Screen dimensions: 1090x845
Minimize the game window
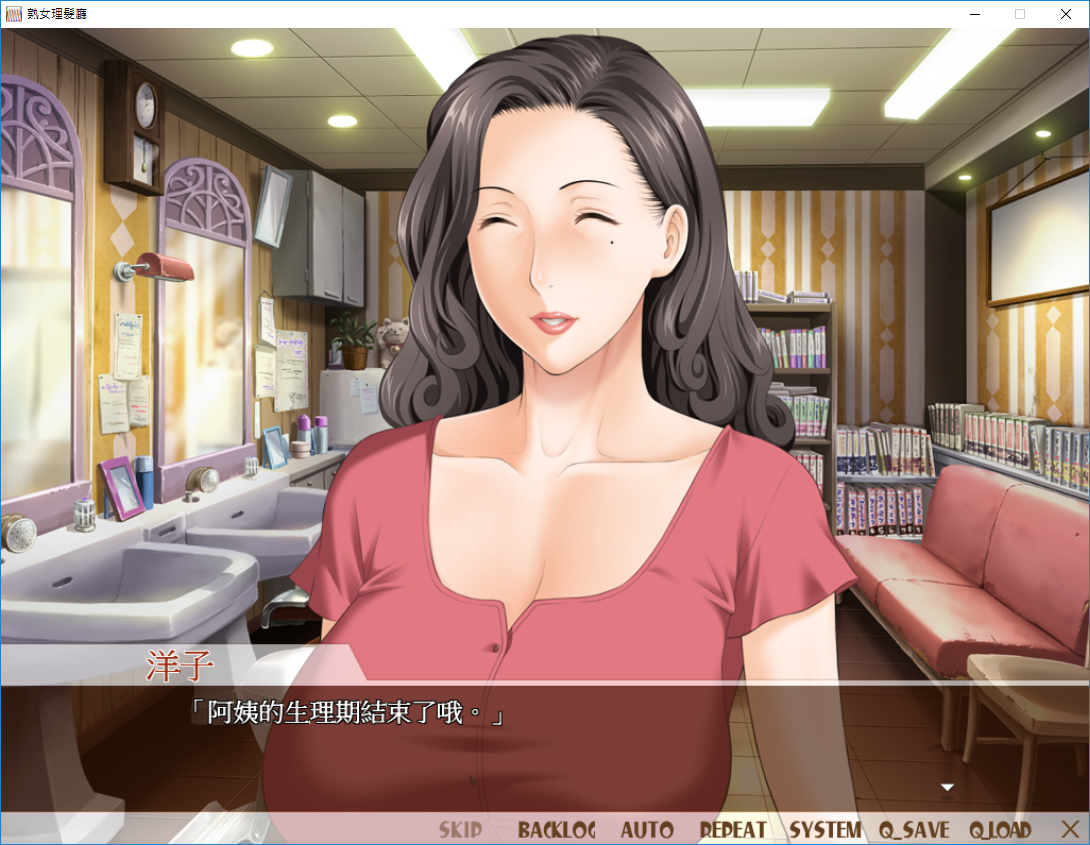[974, 14]
